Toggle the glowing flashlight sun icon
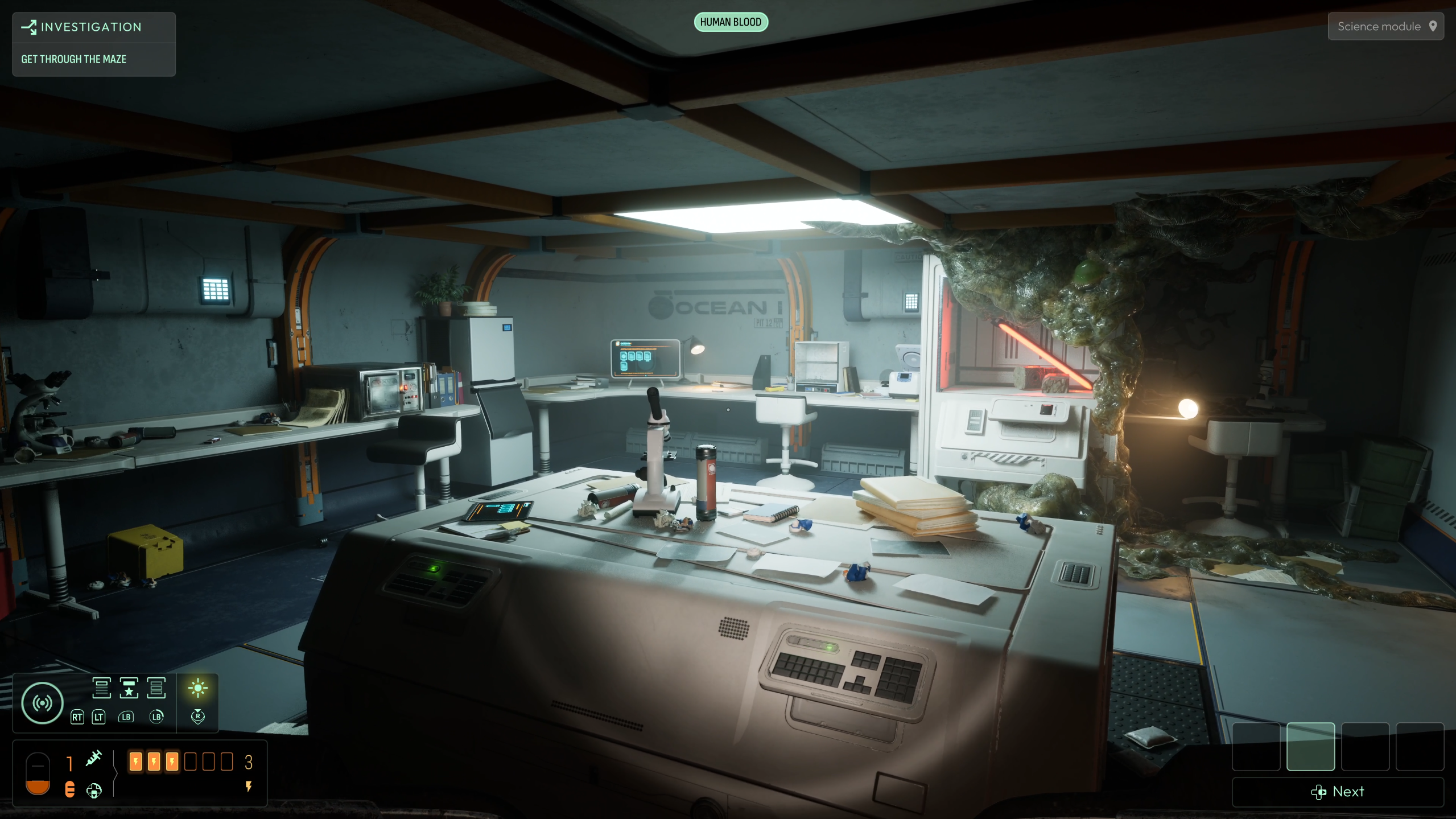Viewport: 1456px width, 819px height. (x=198, y=688)
